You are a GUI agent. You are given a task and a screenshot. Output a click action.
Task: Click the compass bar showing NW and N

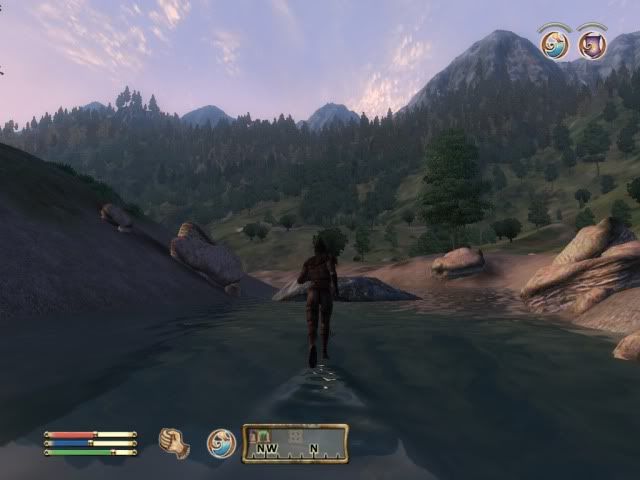tap(295, 443)
